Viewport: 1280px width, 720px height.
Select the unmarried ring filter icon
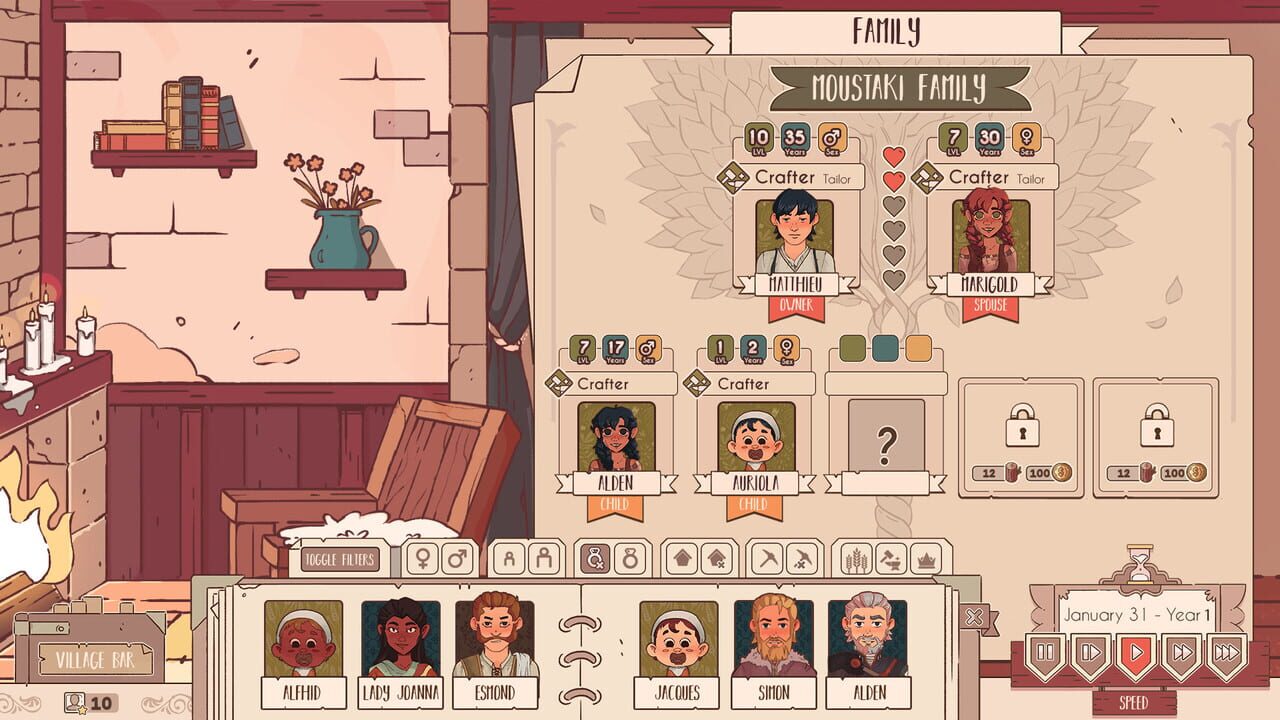(596, 557)
